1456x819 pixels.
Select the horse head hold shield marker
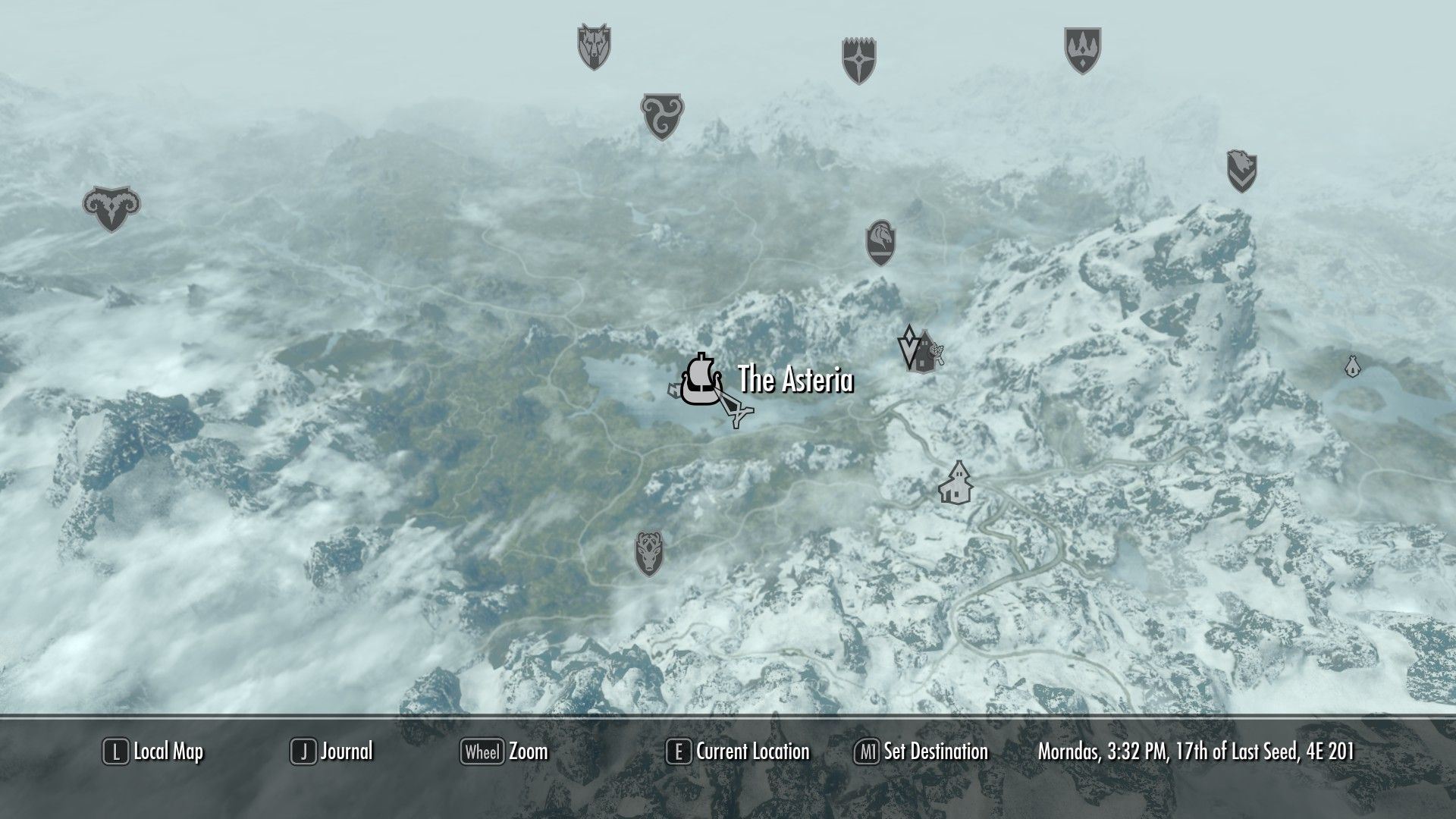click(x=880, y=242)
